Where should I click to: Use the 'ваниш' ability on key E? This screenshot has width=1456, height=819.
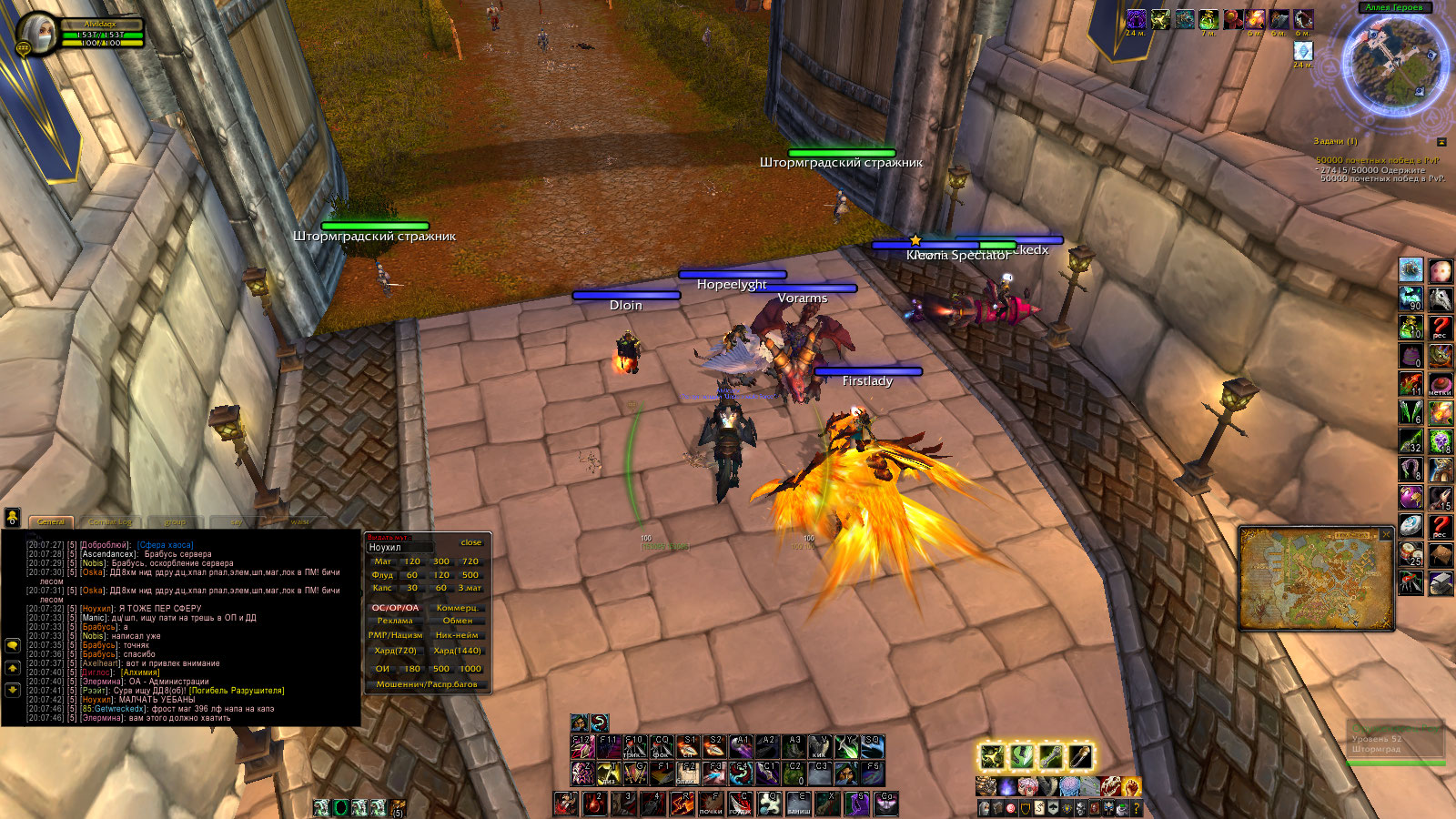pyautogui.click(x=798, y=804)
